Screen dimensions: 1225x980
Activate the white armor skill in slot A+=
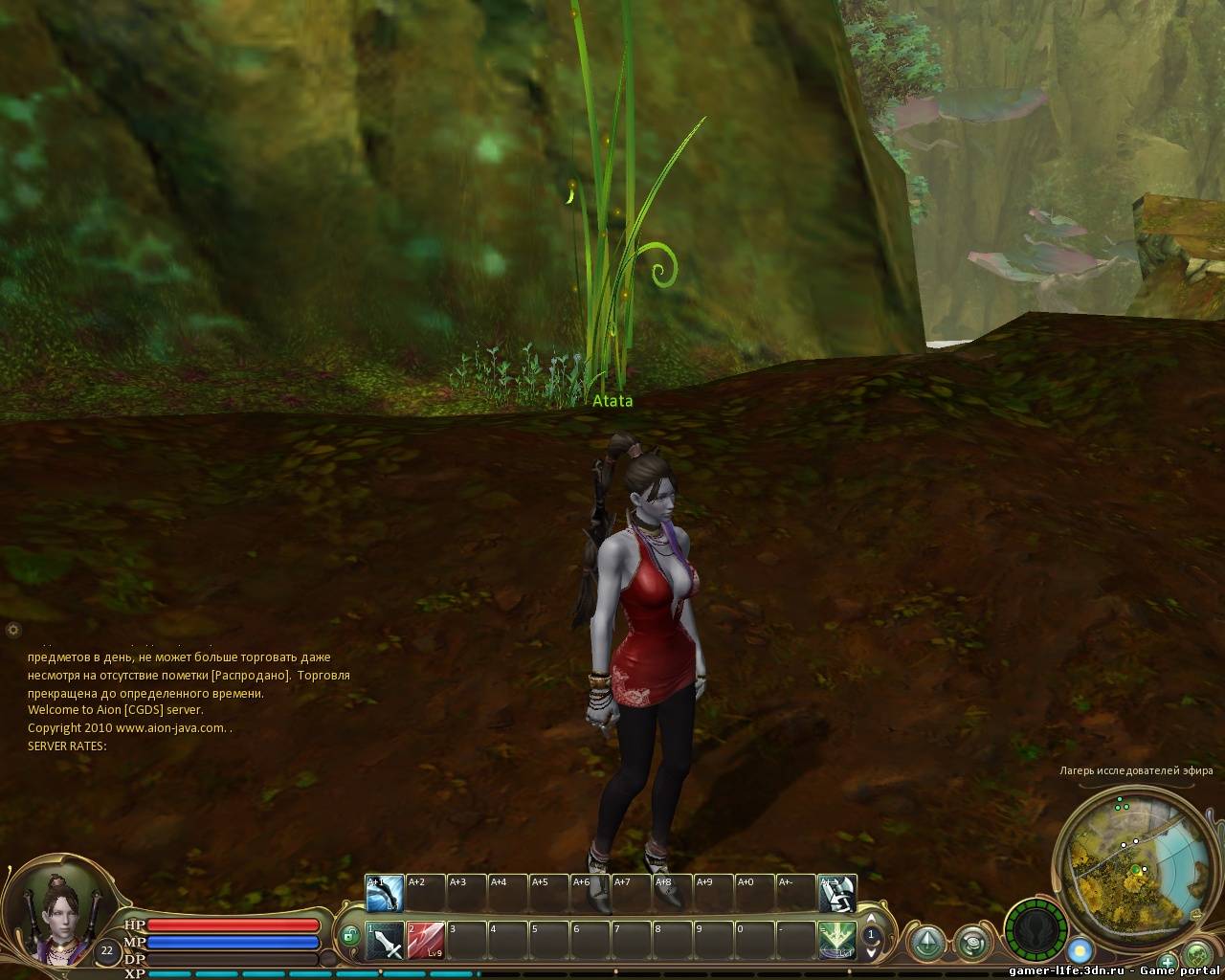[837, 894]
